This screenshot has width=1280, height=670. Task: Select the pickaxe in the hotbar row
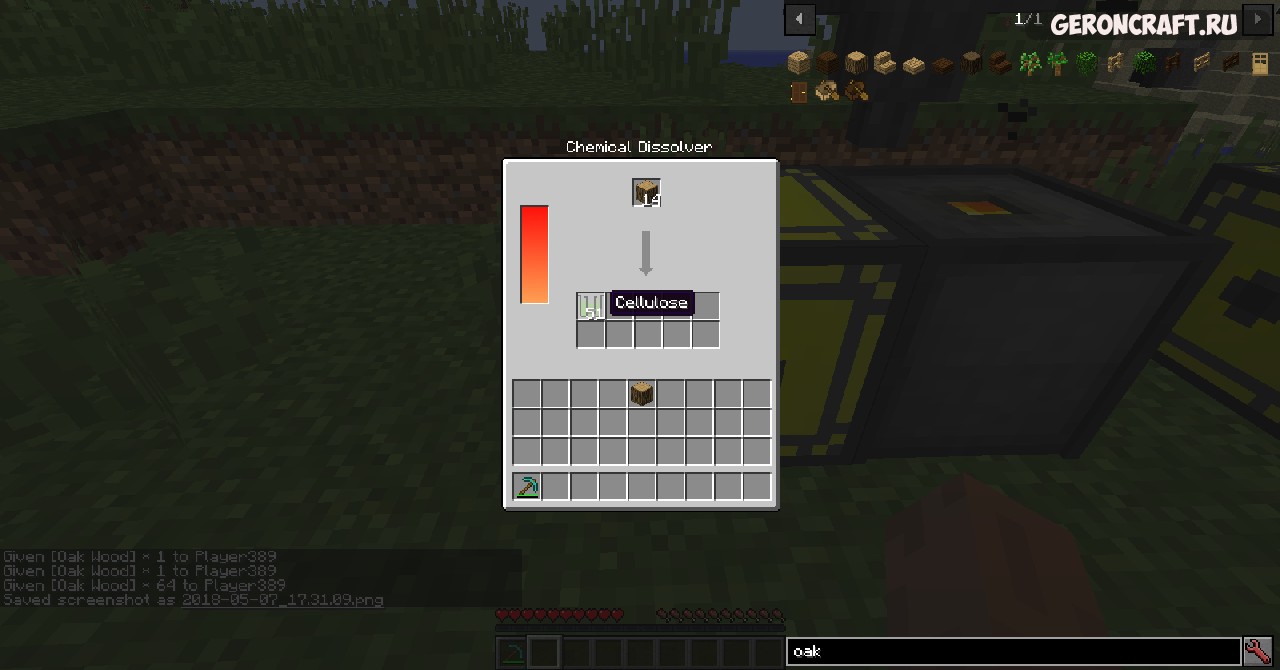point(527,487)
